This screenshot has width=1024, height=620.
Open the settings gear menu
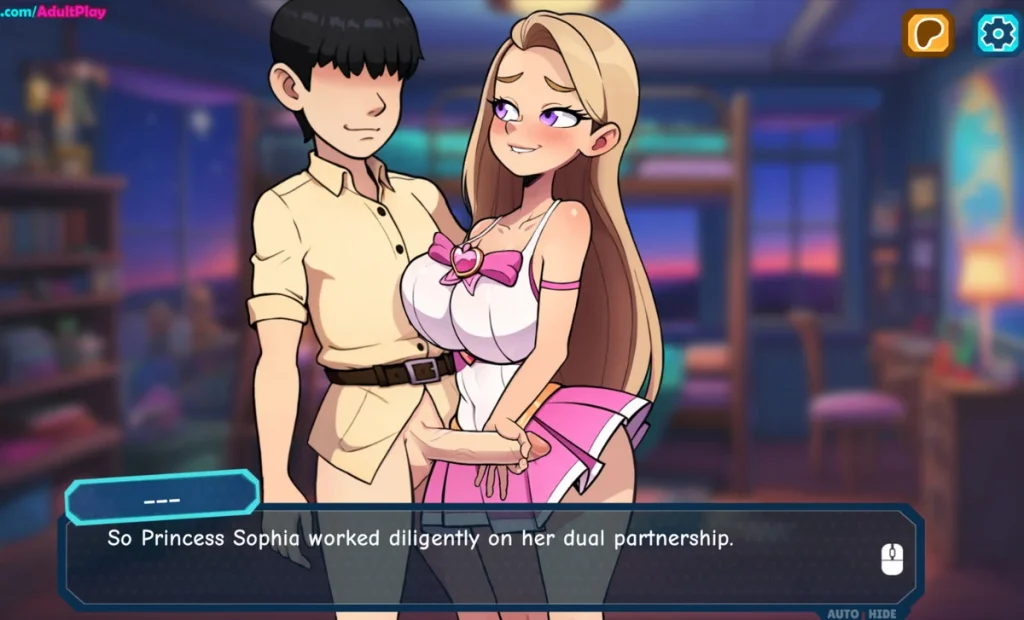tap(997, 34)
